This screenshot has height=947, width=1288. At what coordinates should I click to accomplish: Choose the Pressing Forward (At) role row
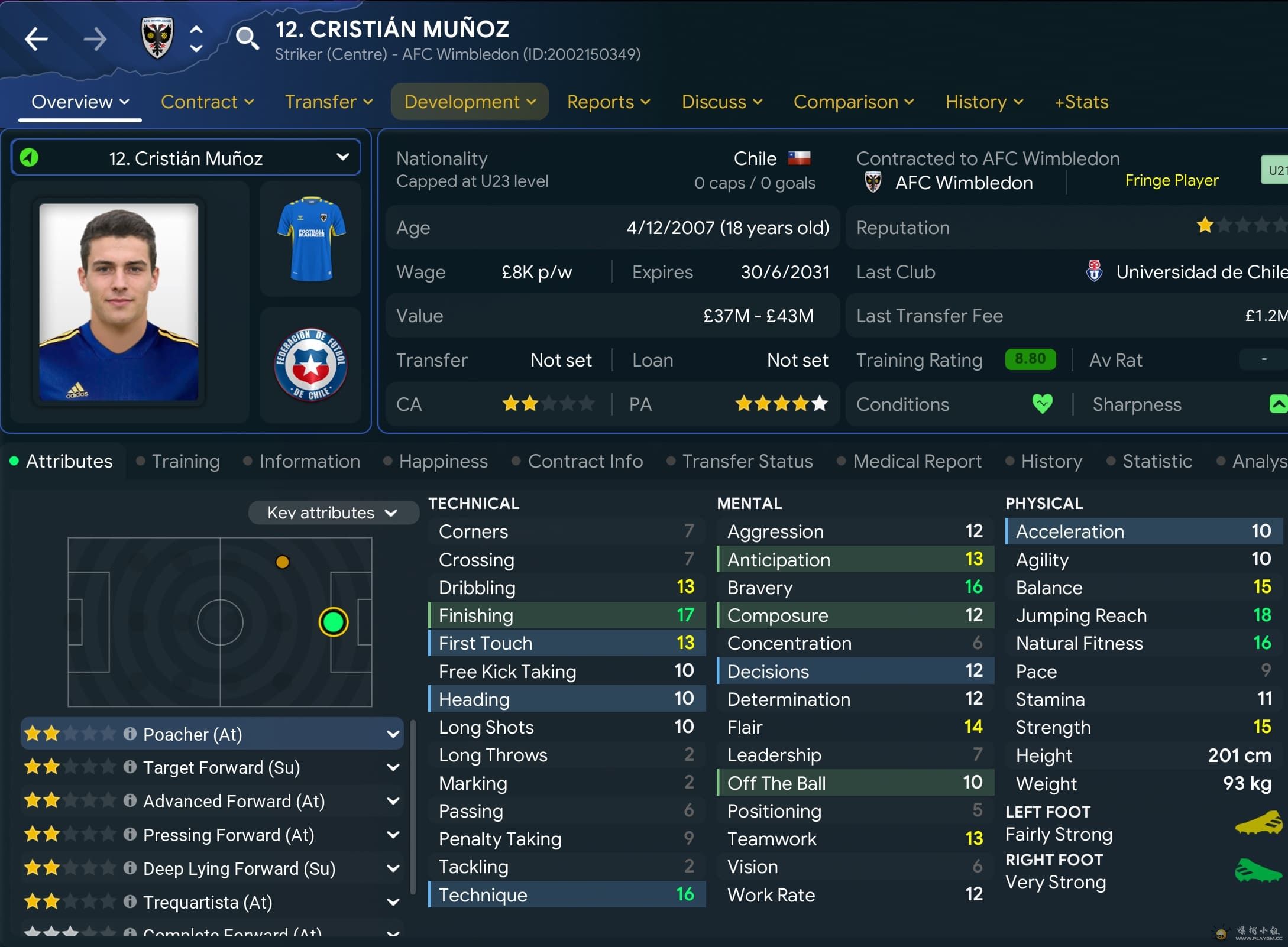(228, 835)
